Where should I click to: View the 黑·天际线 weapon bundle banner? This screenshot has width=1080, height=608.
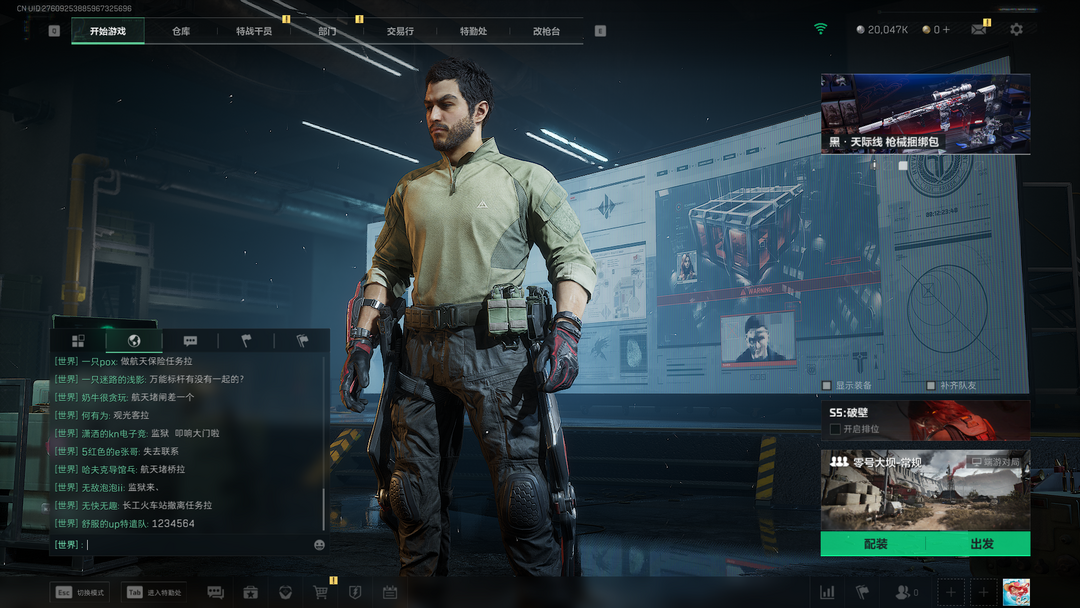[925, 113]
